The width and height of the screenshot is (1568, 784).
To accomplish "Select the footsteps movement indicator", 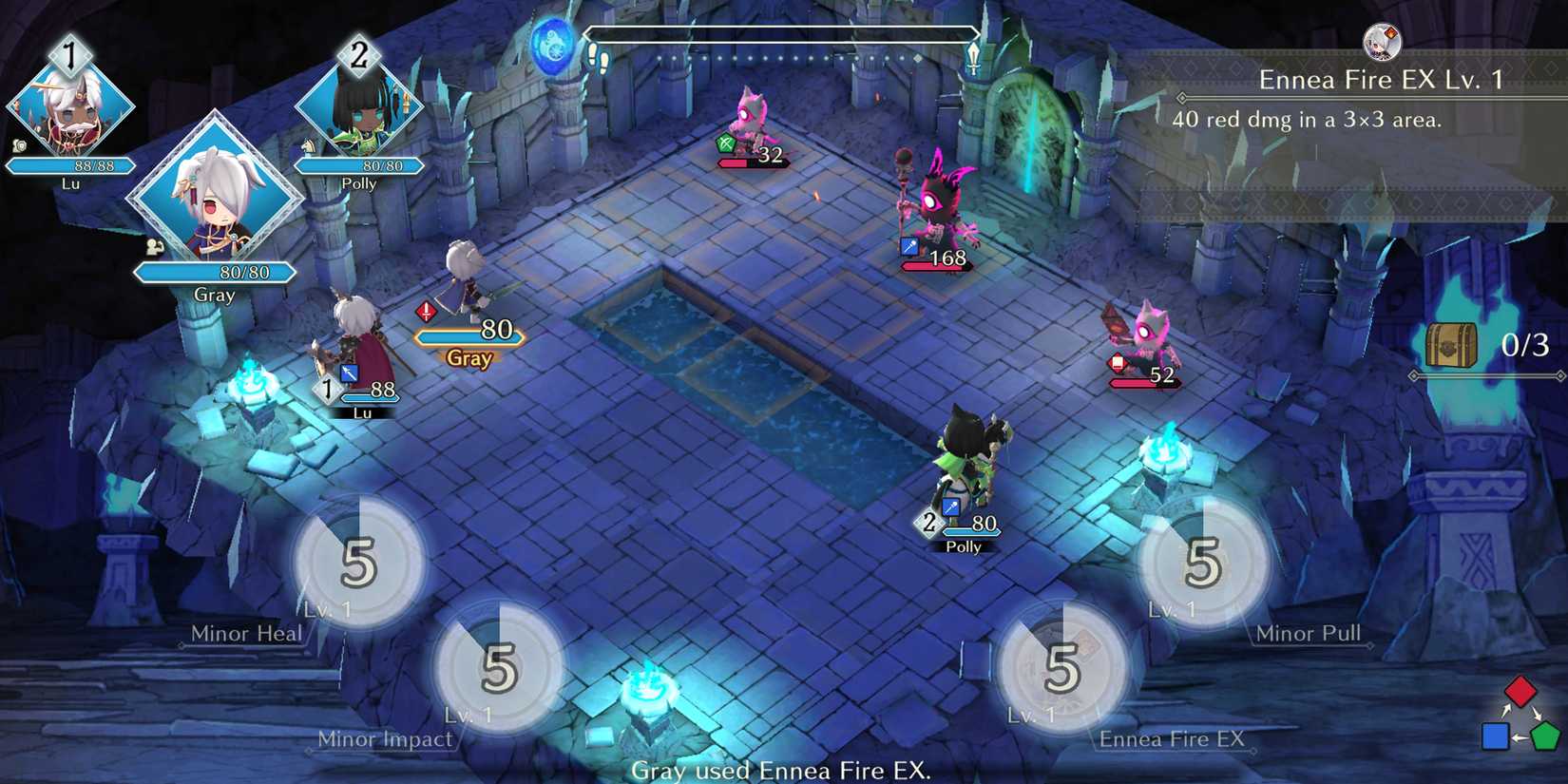I will tap(599, 57).
